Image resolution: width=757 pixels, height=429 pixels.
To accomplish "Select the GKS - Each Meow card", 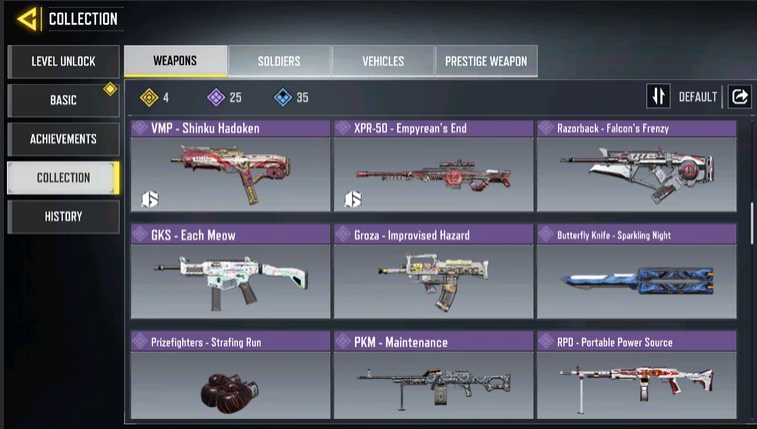I will point(230,272).
